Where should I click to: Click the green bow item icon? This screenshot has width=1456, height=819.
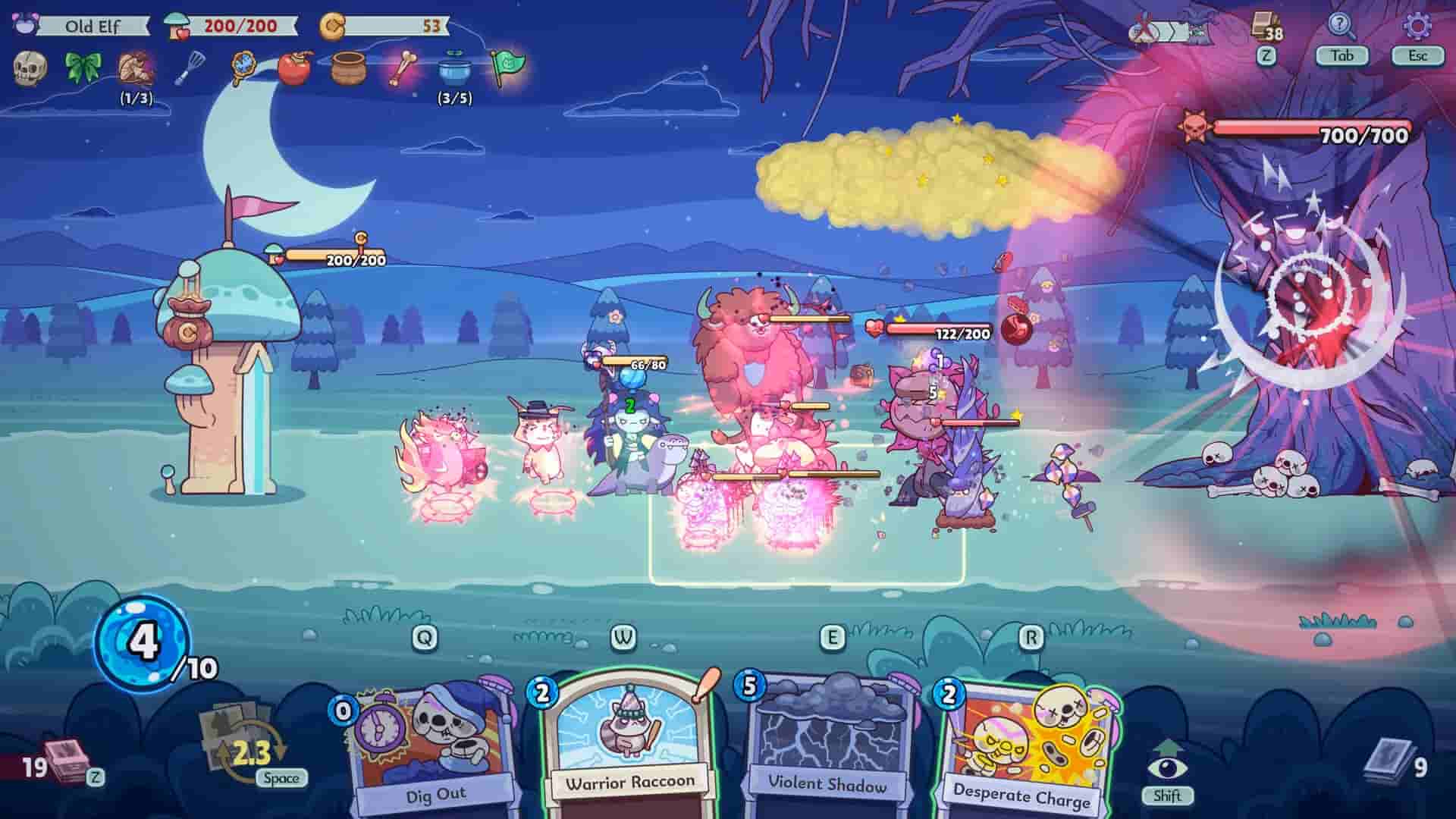(83, 68)
